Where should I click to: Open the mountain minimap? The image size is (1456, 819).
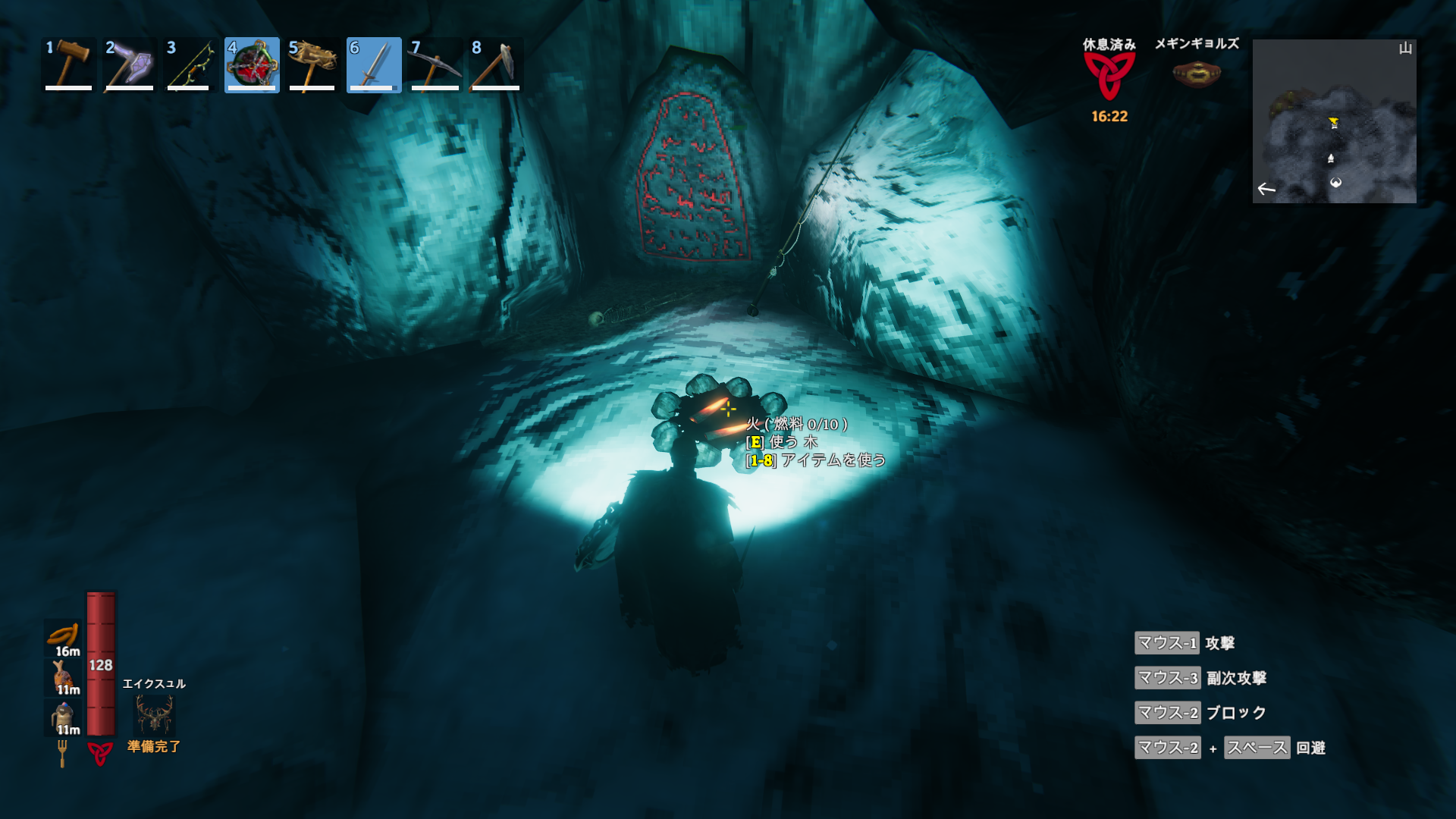tap(1334, 121)
